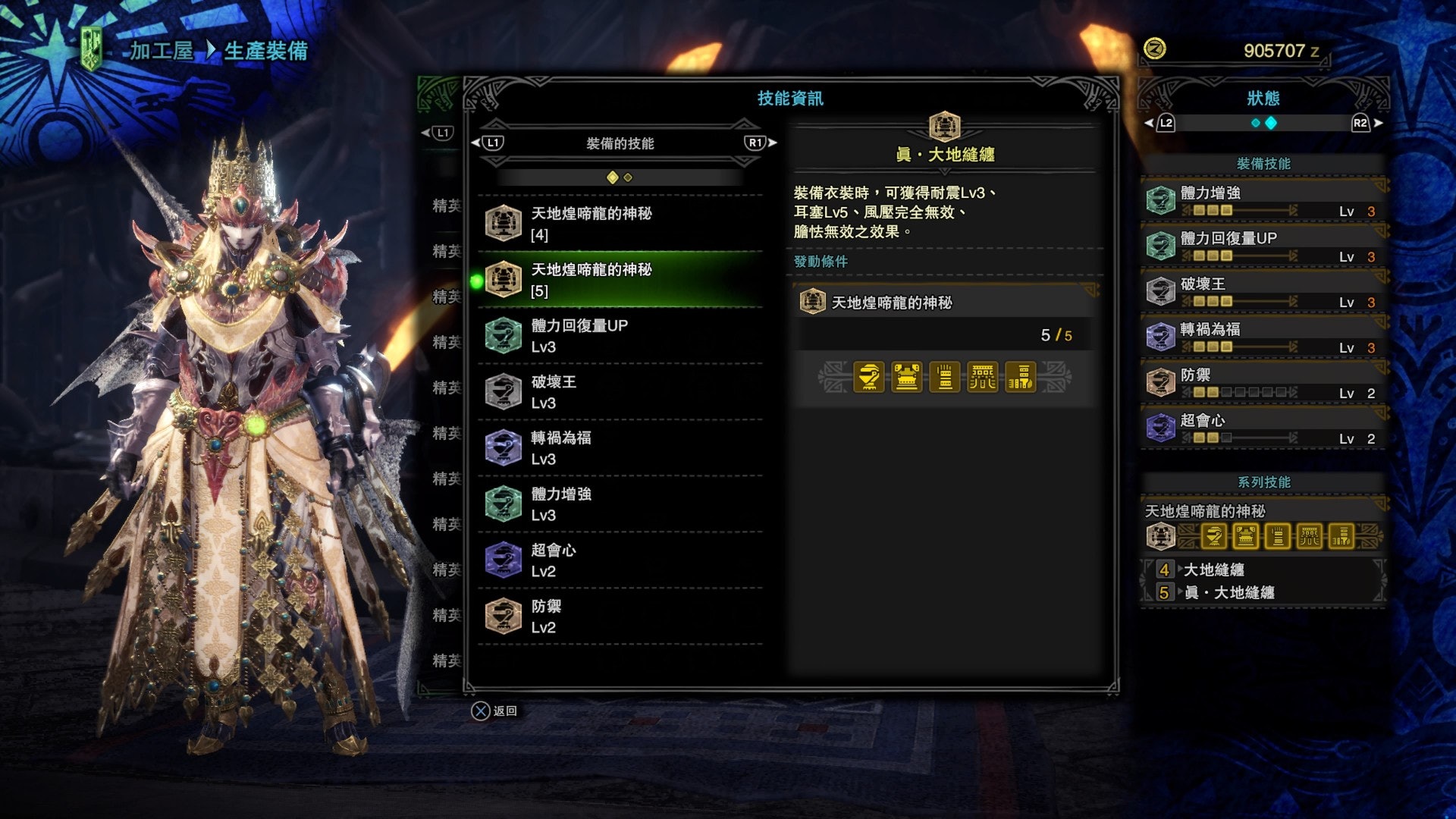Pick 防禦 Lv2 from equipped skills list
Screen dimensions: 1456x819
tap(620, 617)
